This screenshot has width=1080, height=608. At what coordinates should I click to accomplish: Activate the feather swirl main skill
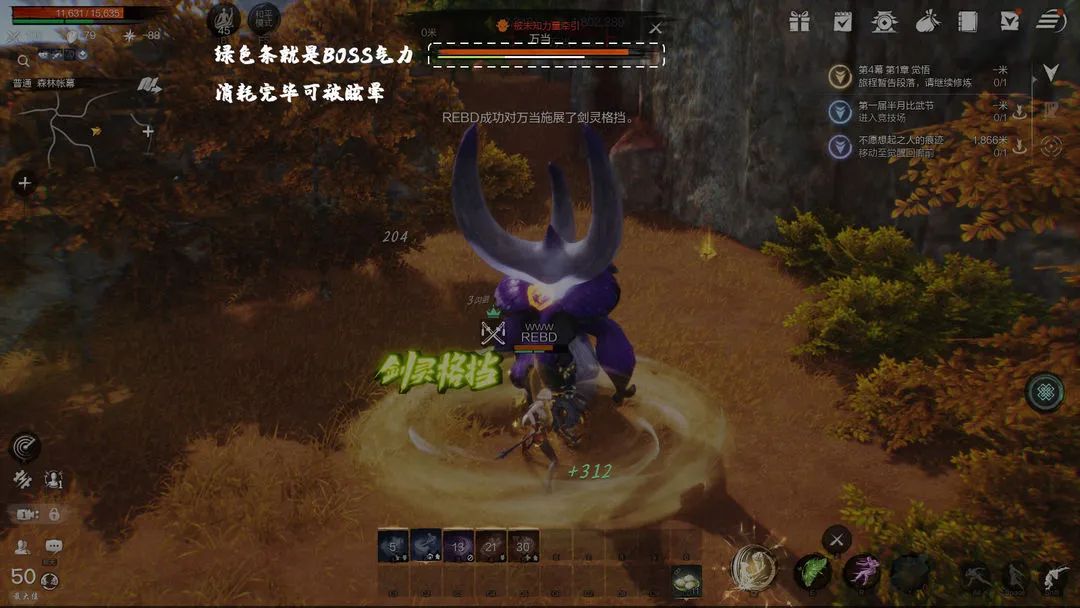tap(753, 569)
